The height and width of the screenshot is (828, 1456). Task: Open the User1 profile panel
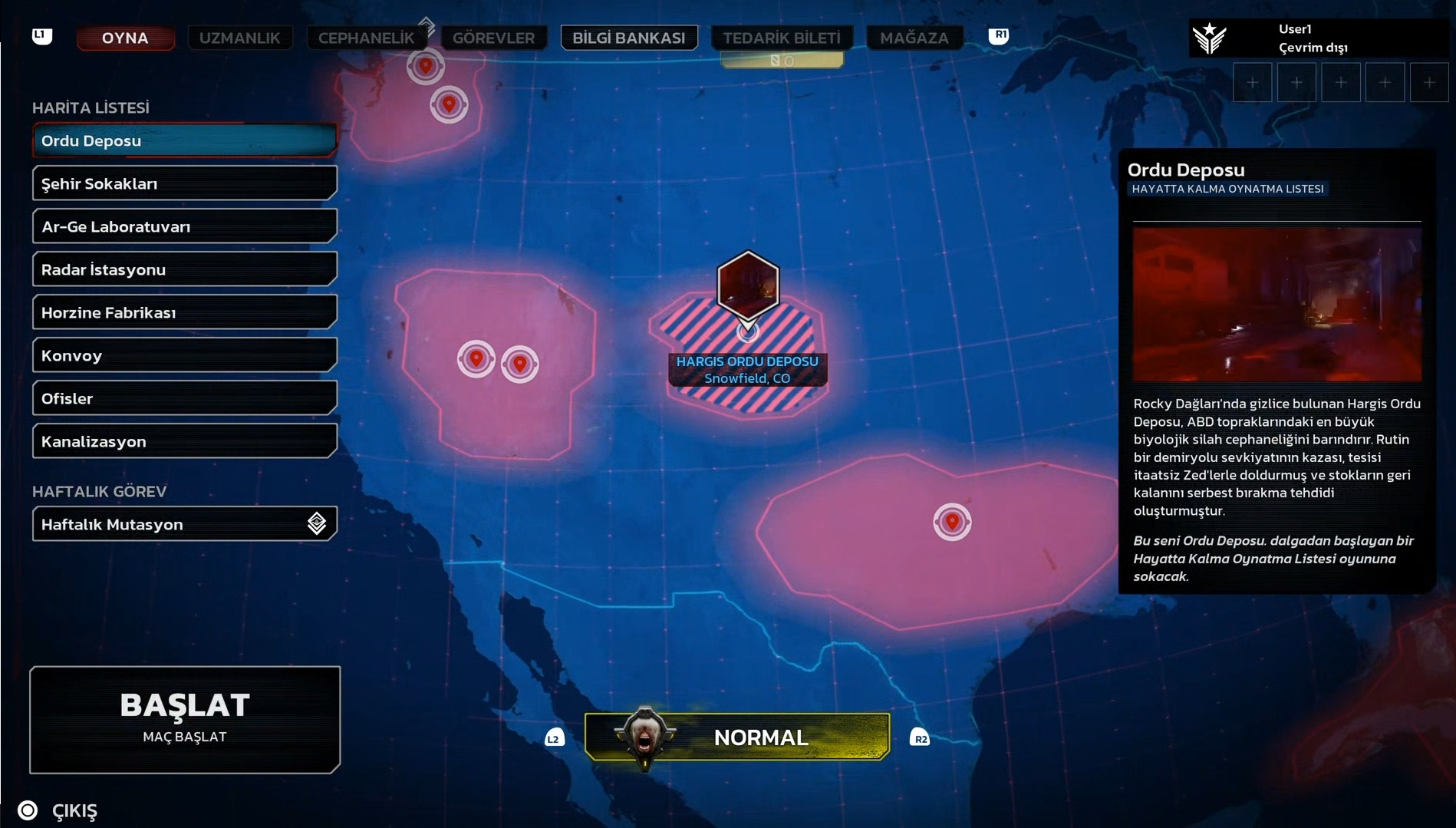(x=1312, y=38)
